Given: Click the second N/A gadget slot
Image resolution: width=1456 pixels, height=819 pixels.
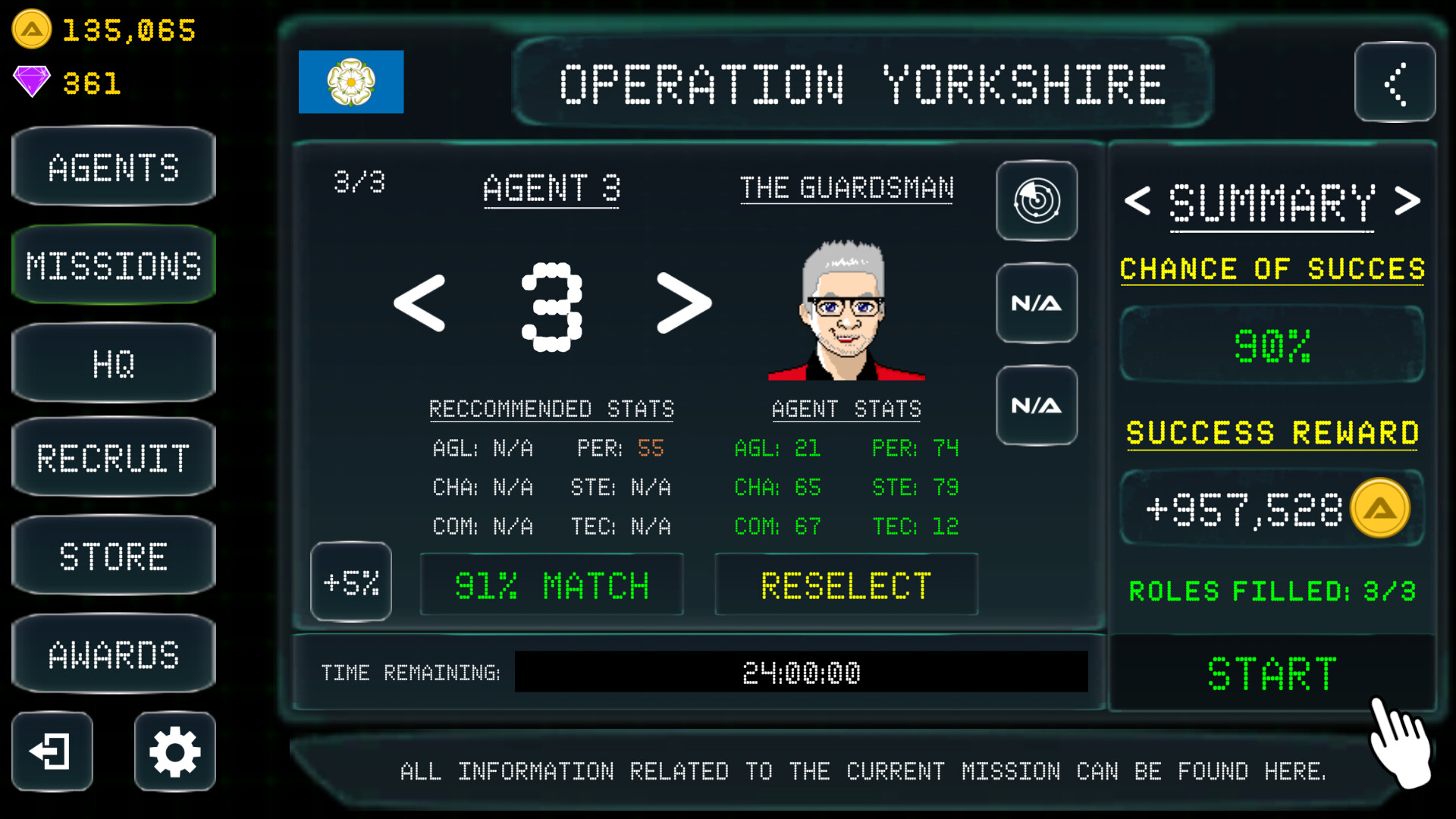Looking at the screenshot, I should click(1037, 405).
